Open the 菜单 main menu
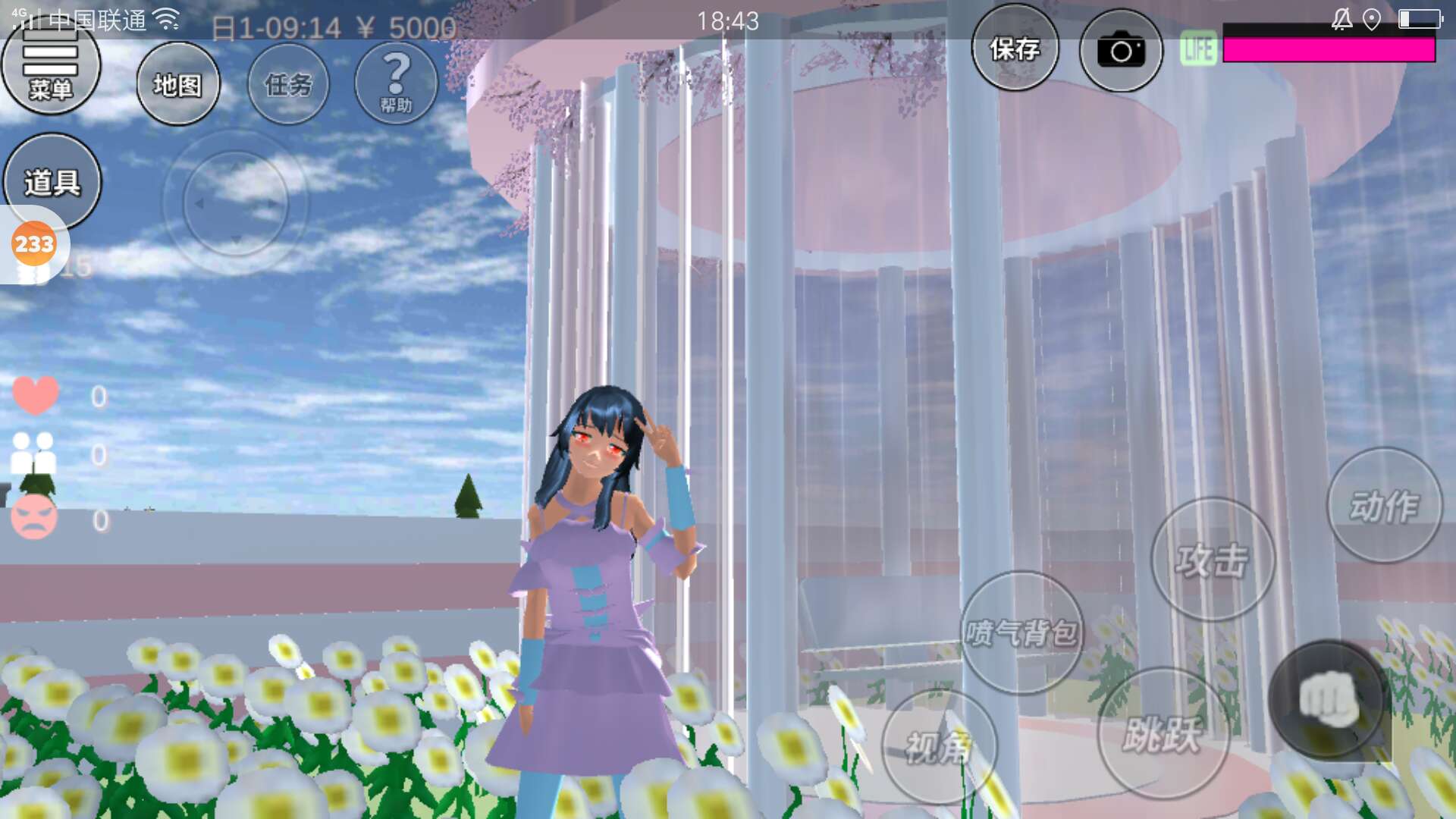The image size is (1456, 819). coord(50,68)
